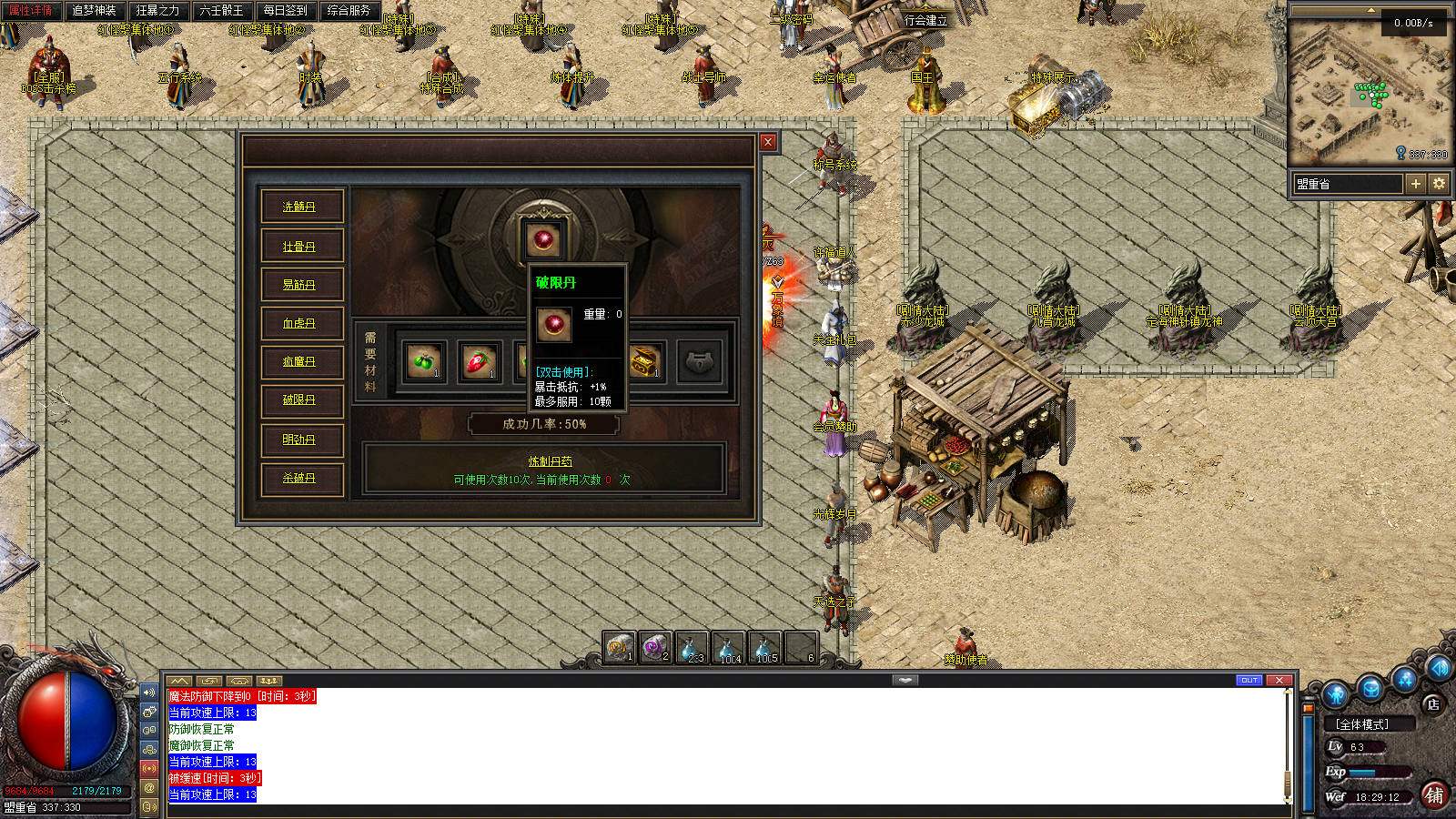Click the golden treasure chest material slot

pyautogui.click(x=644, y=361)
